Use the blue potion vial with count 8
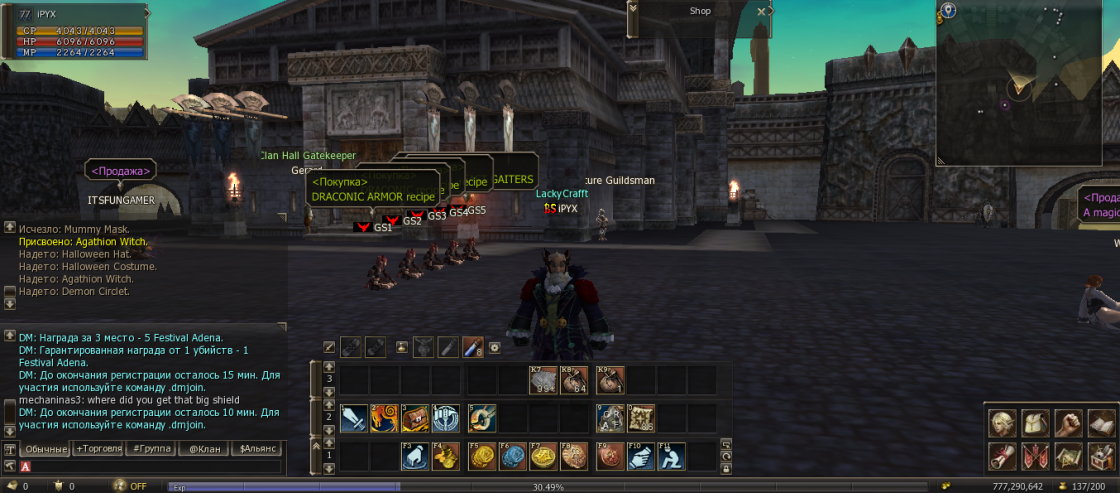 click(x=470, y=347)
